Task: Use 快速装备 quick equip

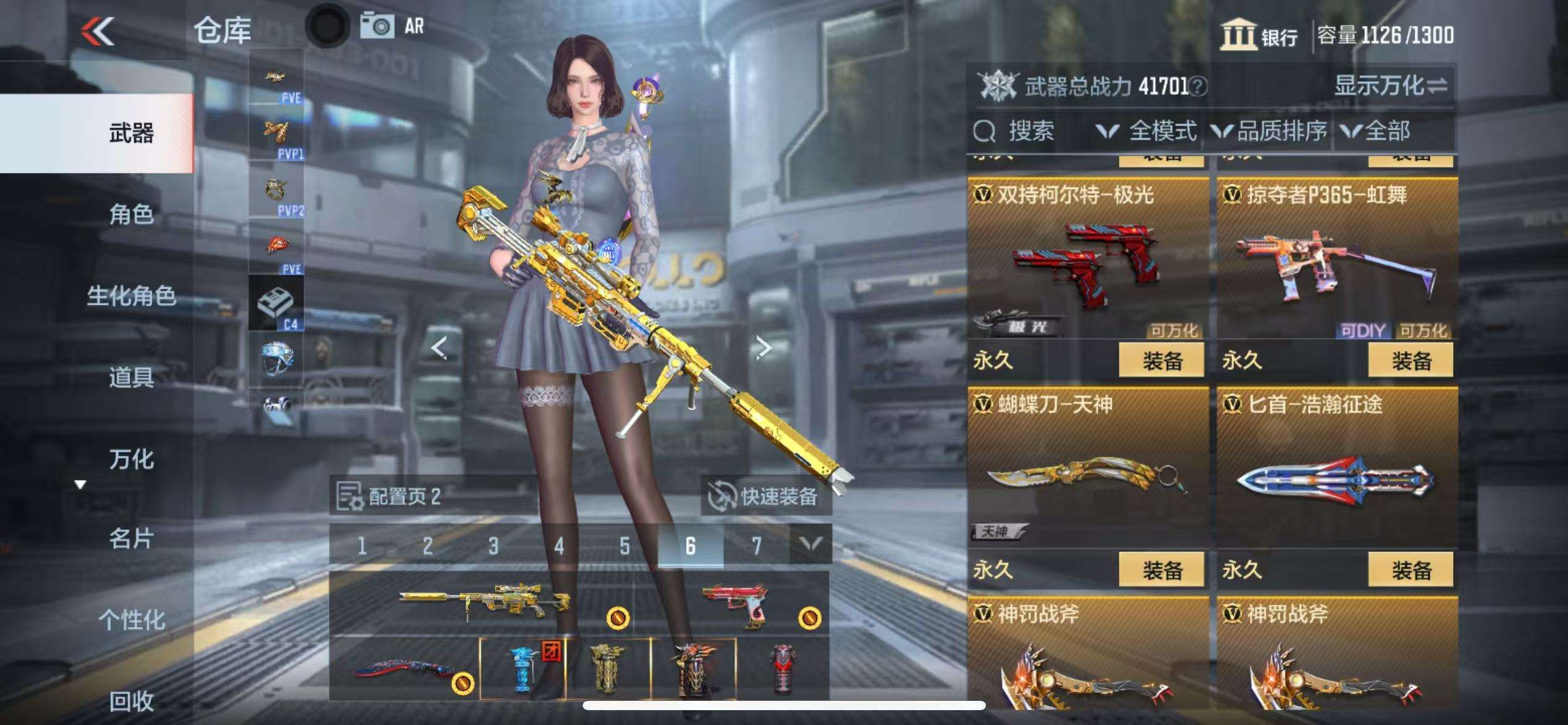Action: (x=765, y=496)
